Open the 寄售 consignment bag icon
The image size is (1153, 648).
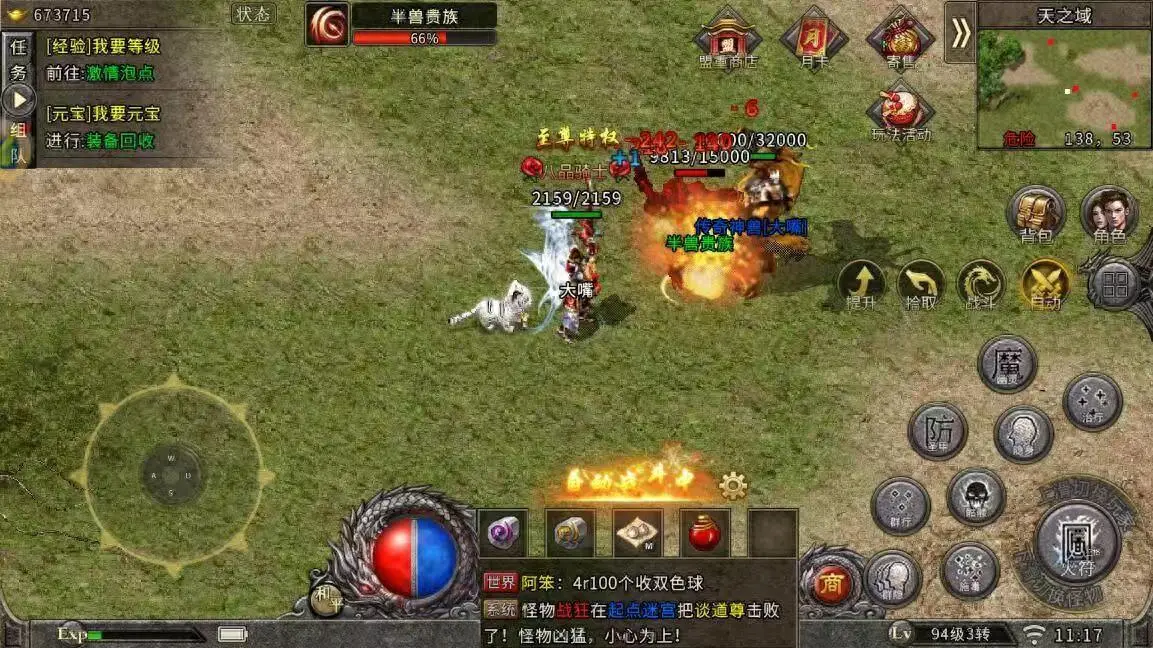[900, 40]
